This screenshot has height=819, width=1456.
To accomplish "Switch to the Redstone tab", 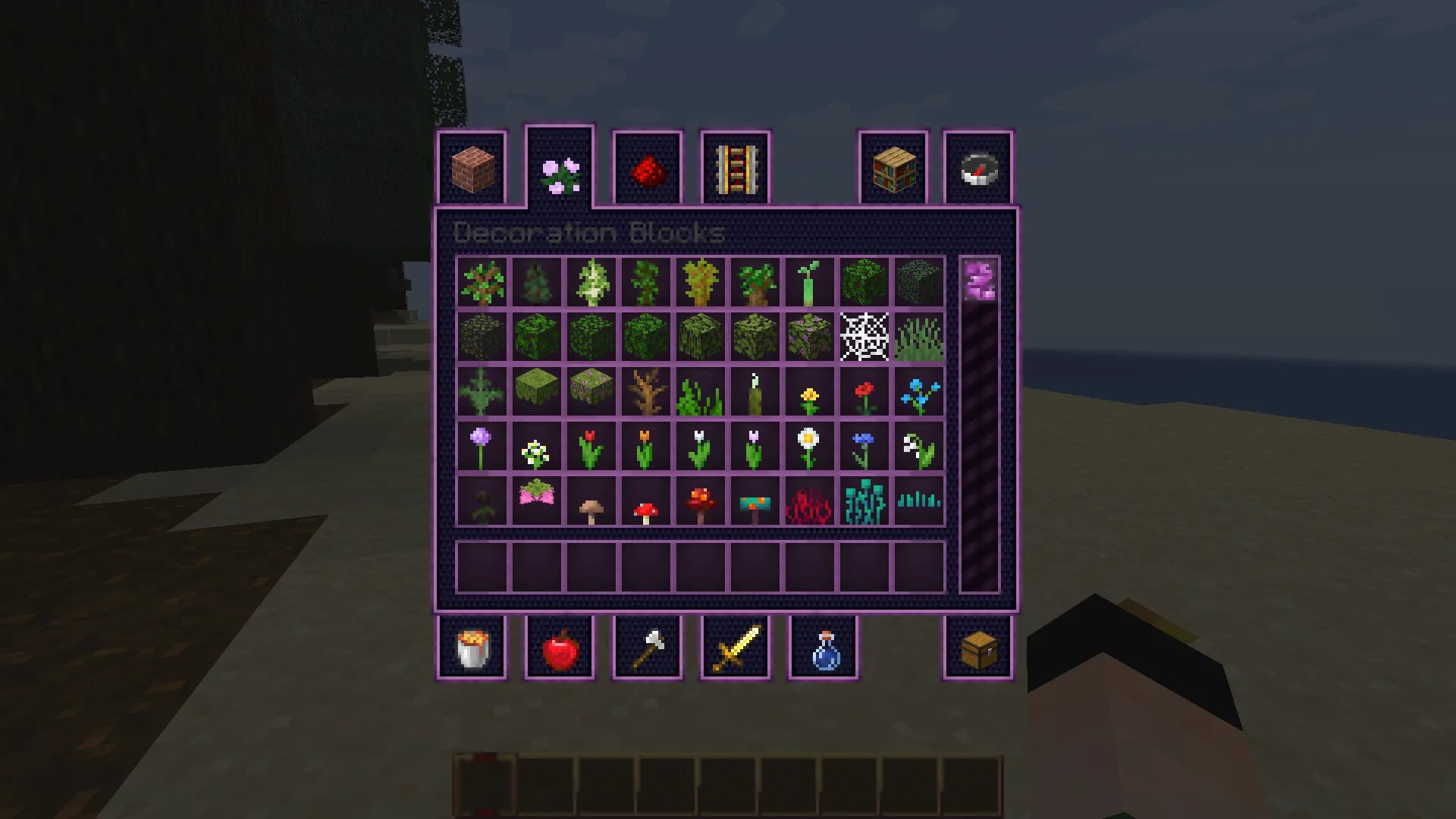I will (x=648, y=168).
